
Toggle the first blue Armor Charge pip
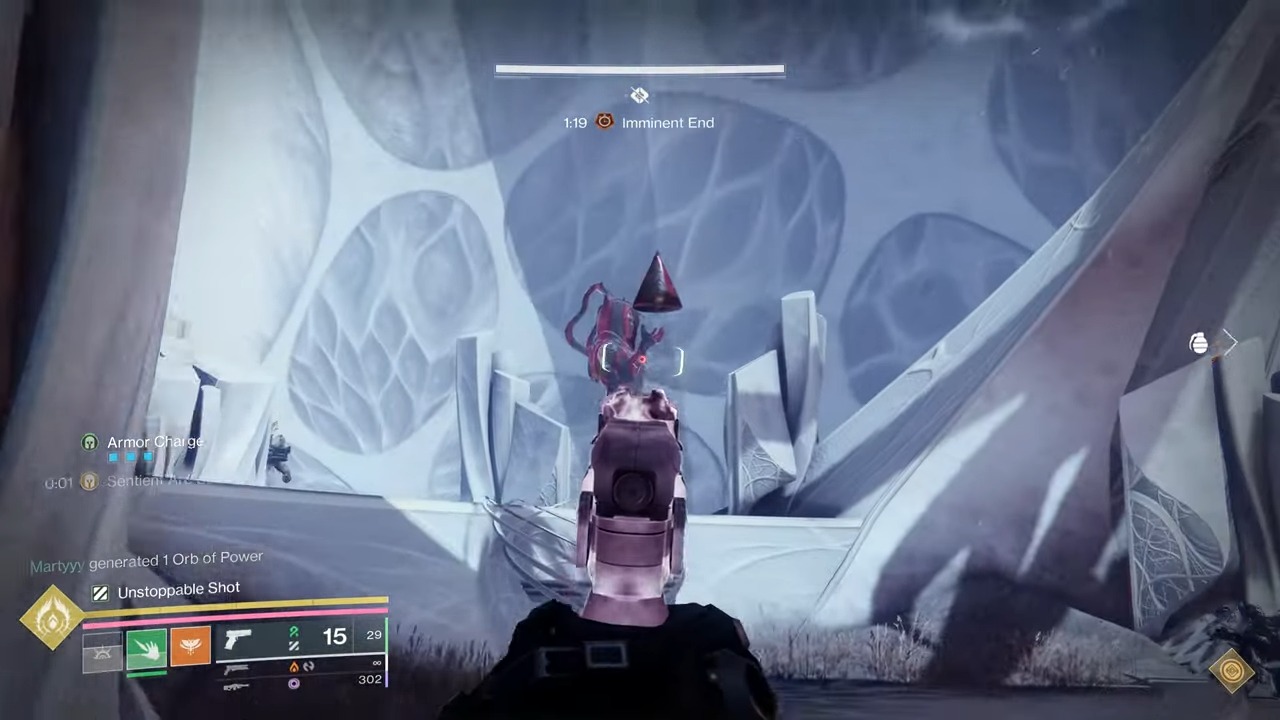[x=114, y=456]
